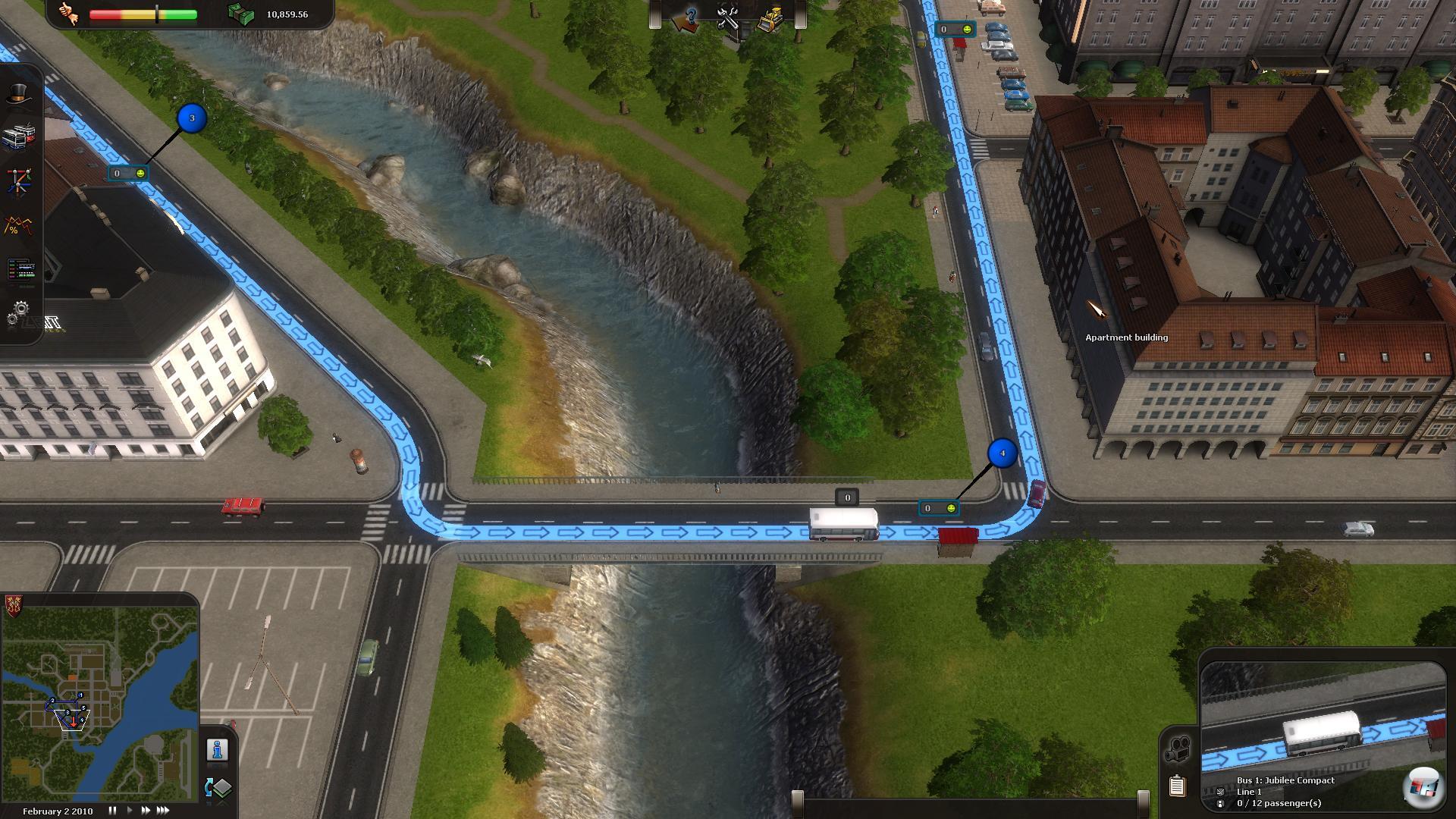The image size is (1456, 819).
Task: Open the gears settings menu
Action: pos(18,312)
